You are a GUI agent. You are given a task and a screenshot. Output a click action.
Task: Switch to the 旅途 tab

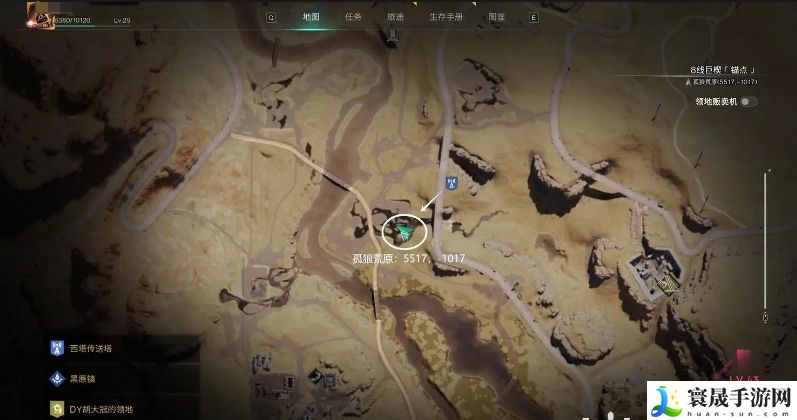[394, 17]
